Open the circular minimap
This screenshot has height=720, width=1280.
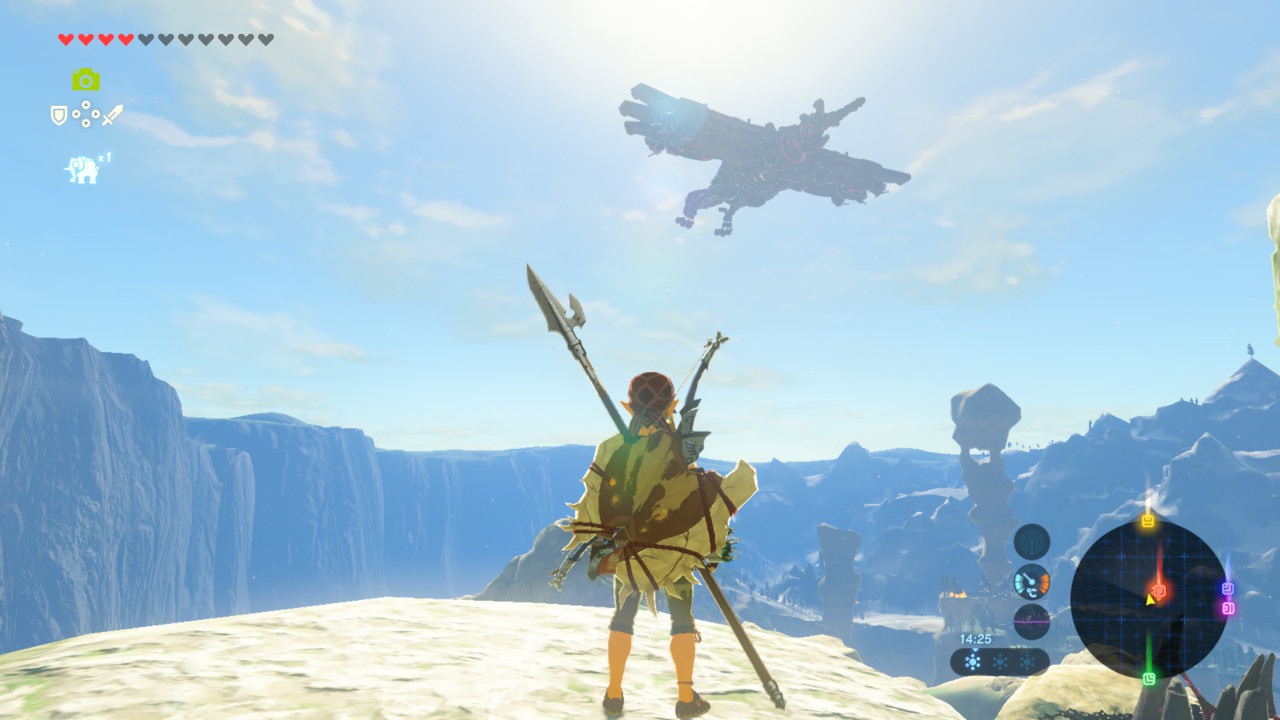point(1148,598)
